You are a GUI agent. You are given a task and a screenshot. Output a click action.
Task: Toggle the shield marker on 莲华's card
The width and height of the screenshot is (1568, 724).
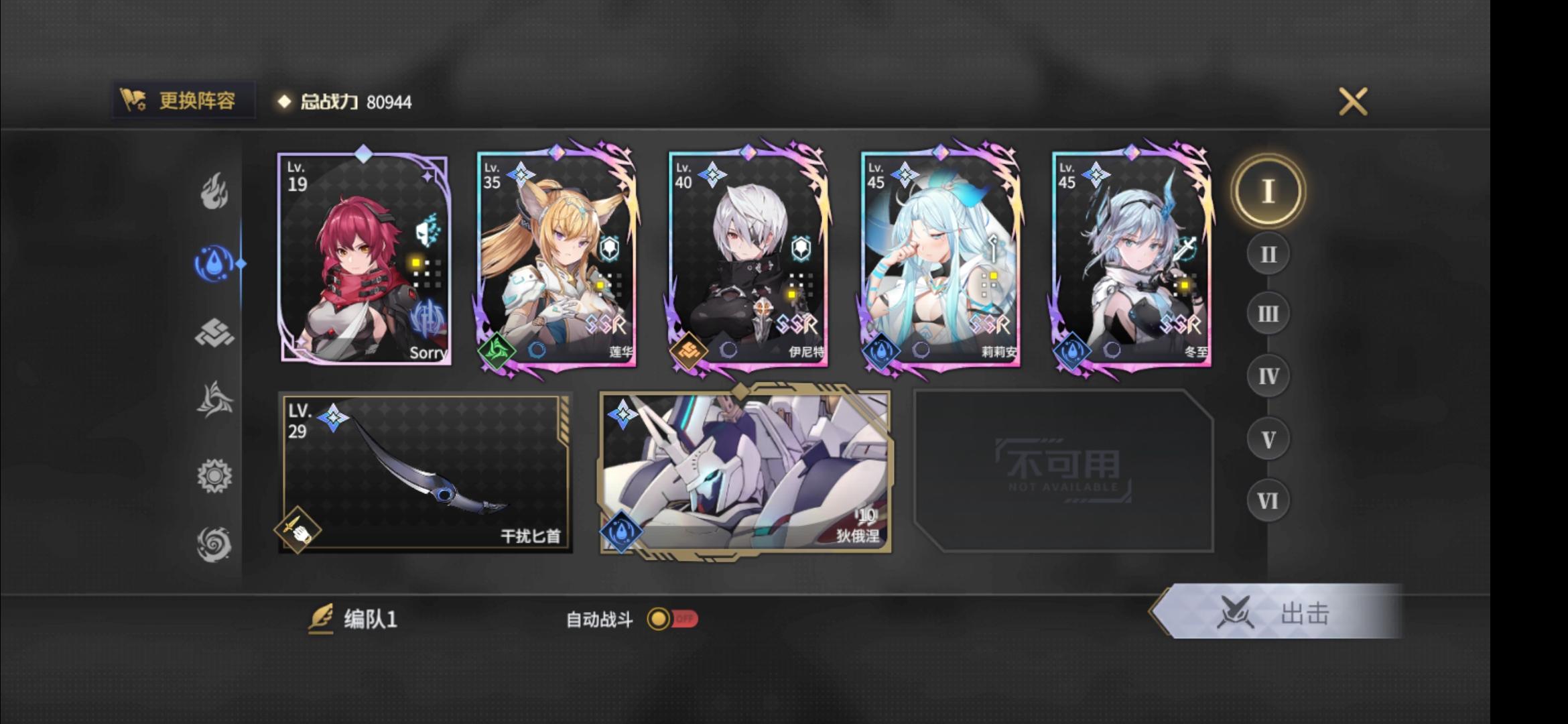[x=608, y=248]
